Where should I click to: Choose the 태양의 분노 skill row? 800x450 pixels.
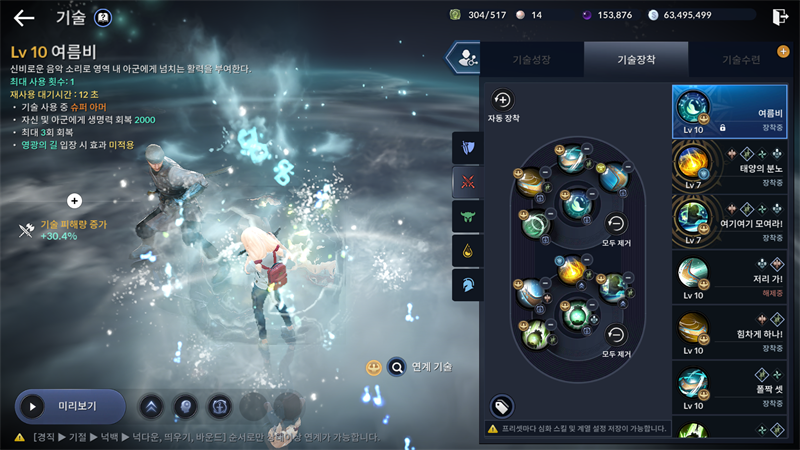tap(730, 169)
